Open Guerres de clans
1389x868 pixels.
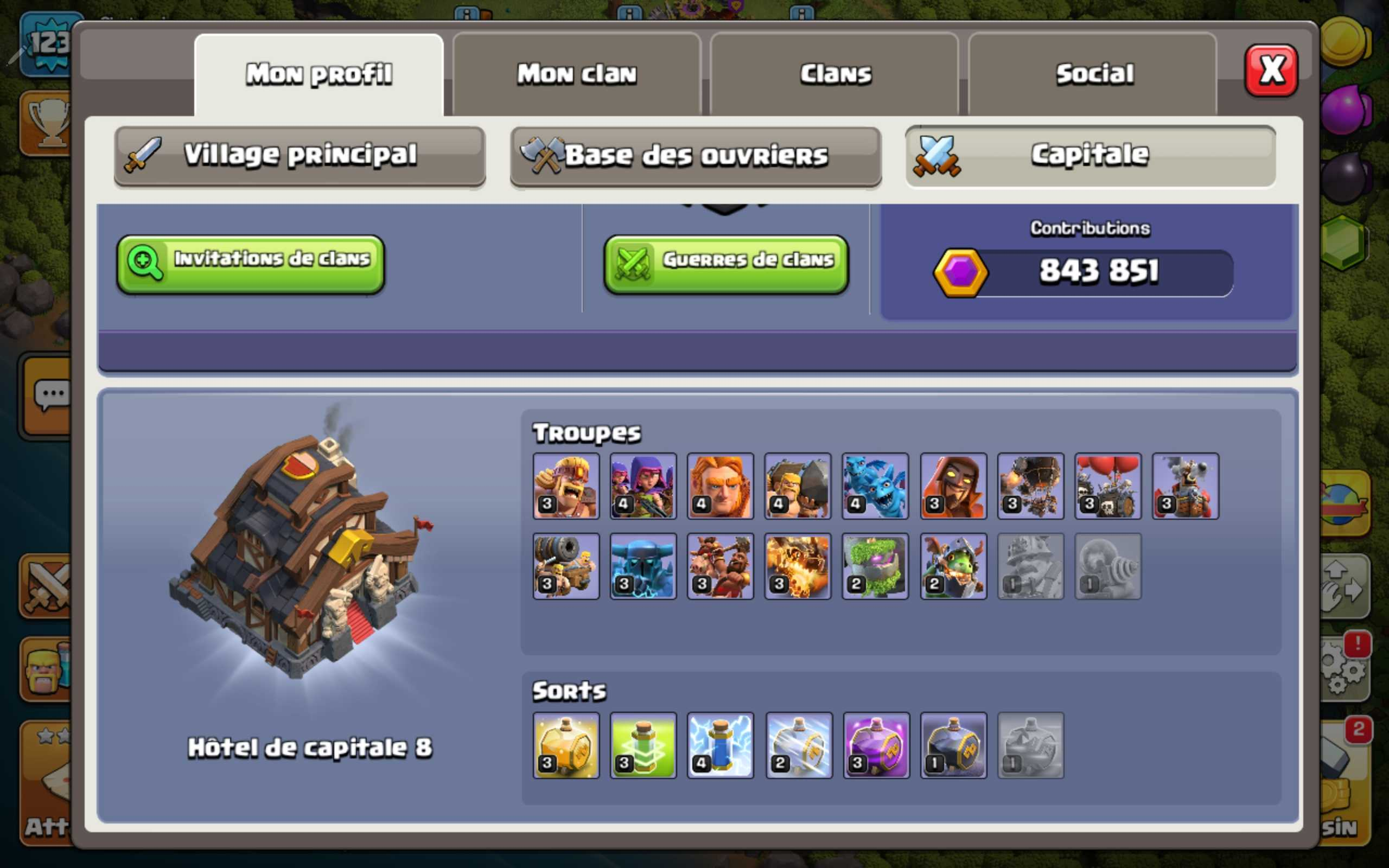click(x=726, y=264)
